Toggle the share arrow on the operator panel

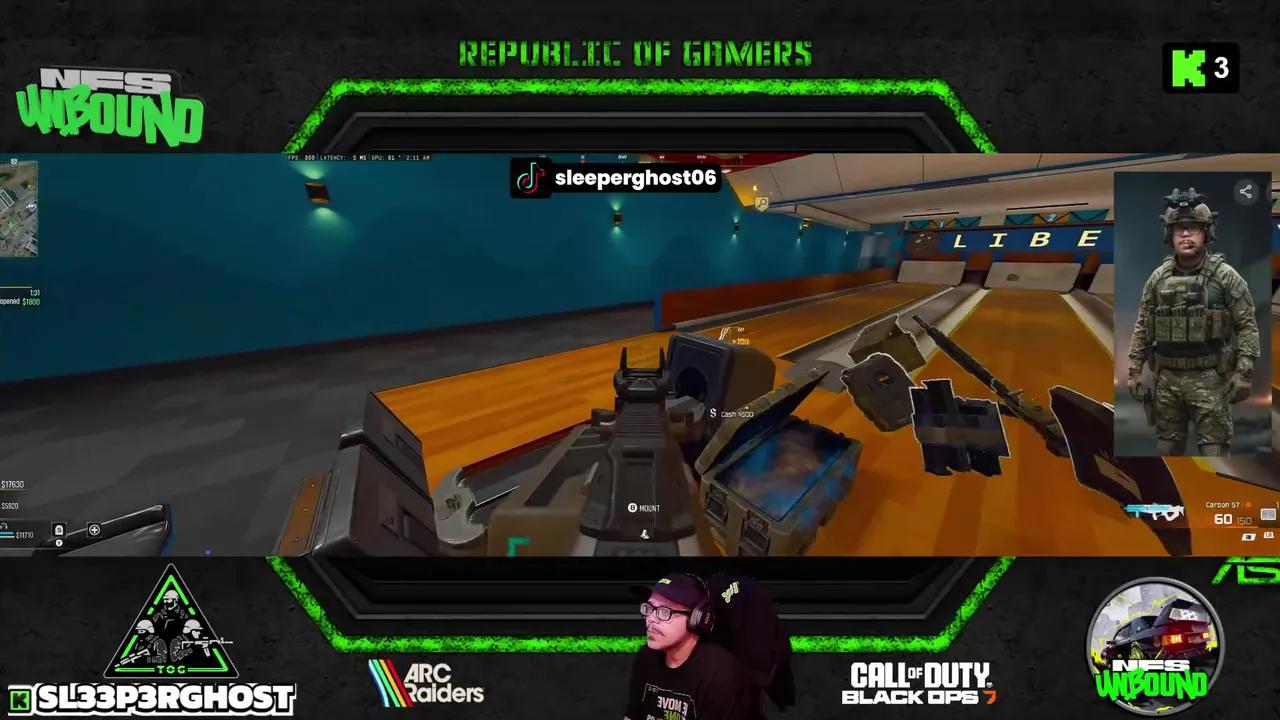(x=1246, y=191)
